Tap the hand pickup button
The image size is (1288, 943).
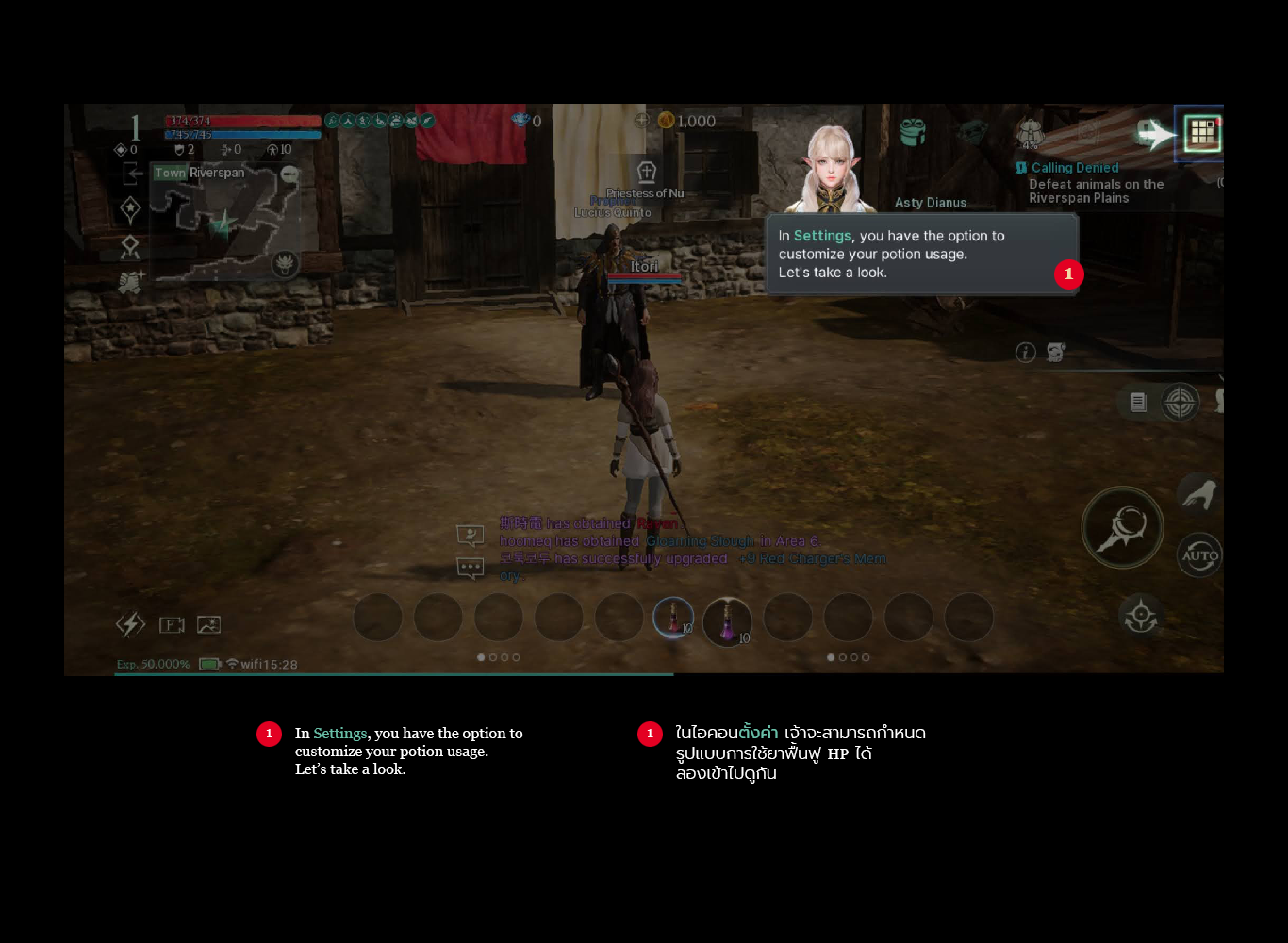coord(1197,494)
